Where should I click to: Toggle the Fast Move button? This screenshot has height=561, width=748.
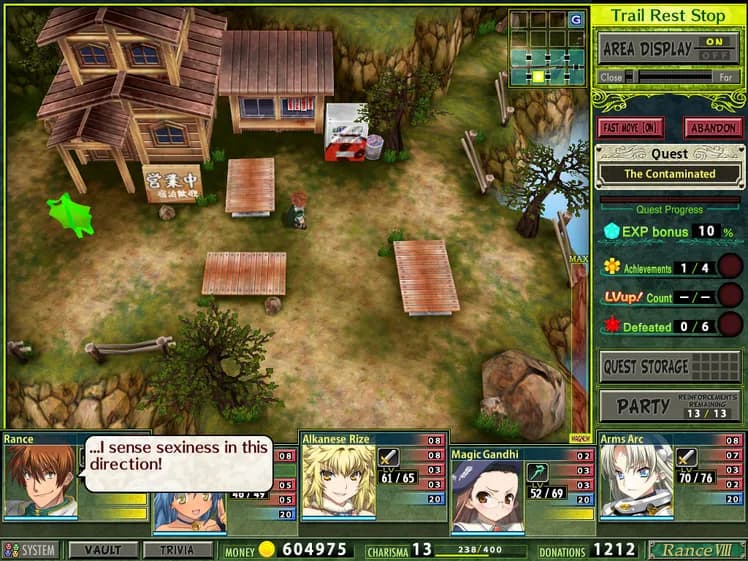[x=631, y=128]
